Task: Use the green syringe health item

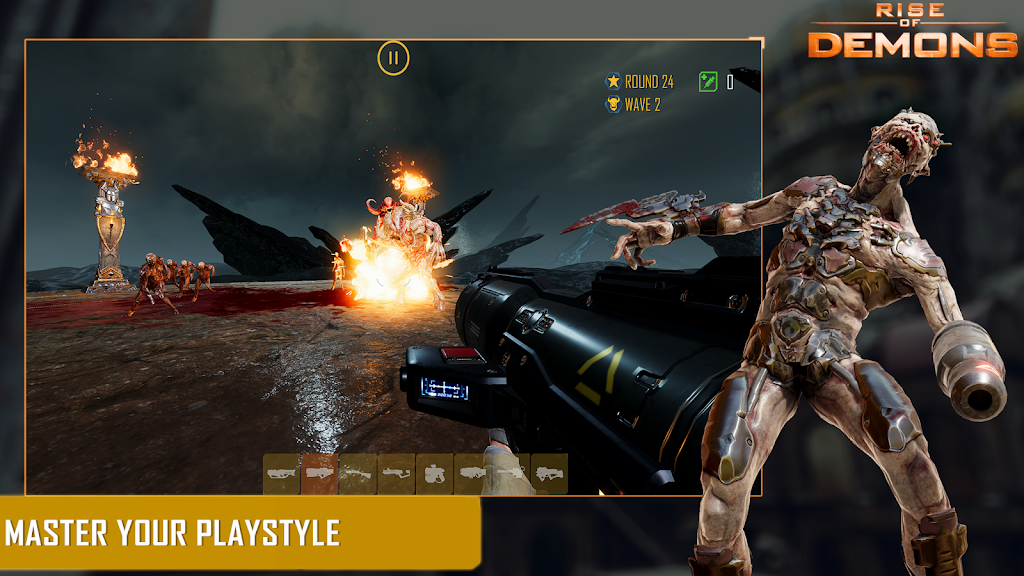Action: (x=709, y=81)
